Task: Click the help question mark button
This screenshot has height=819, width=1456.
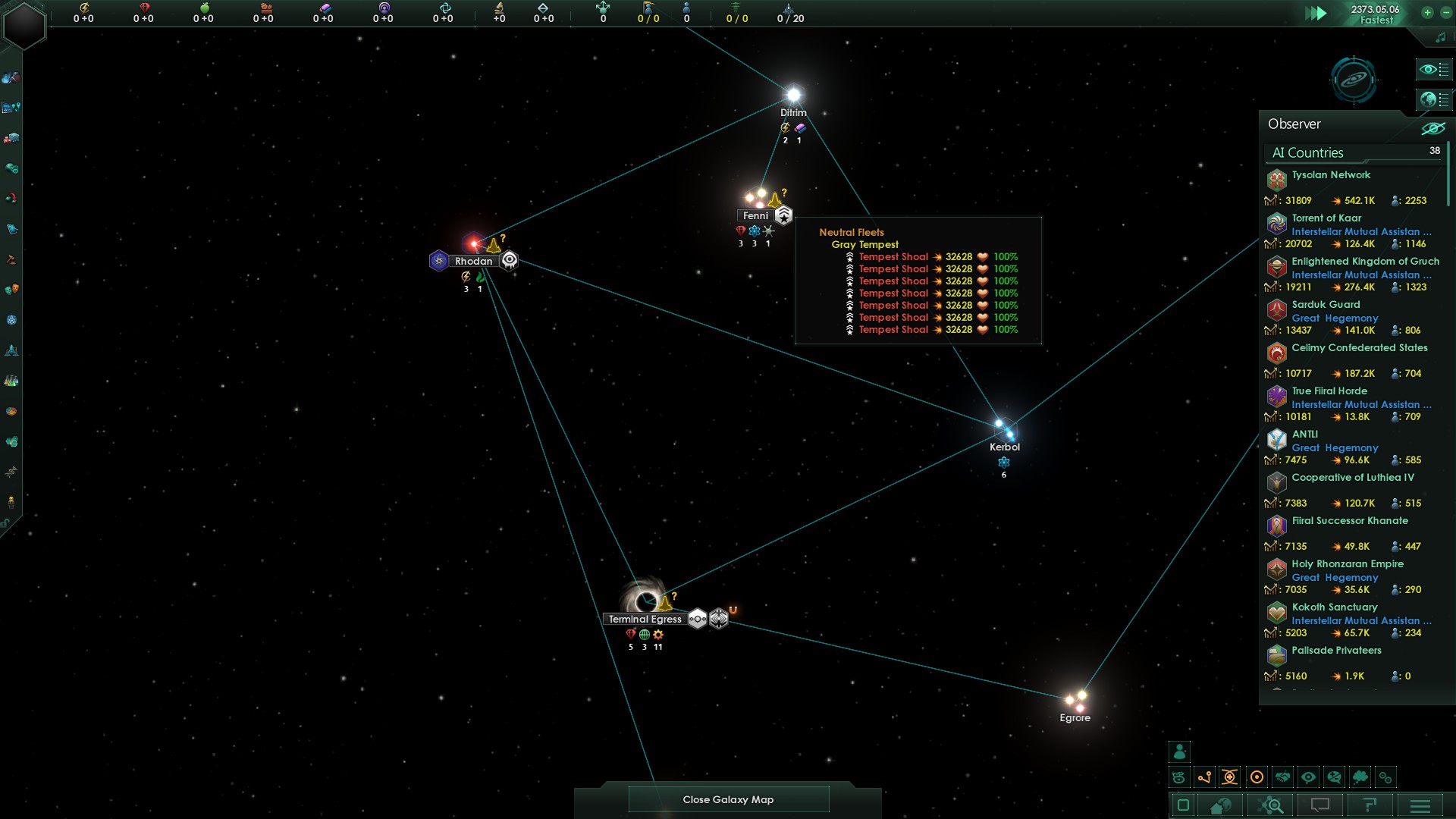Action: tap(1370, 805)
